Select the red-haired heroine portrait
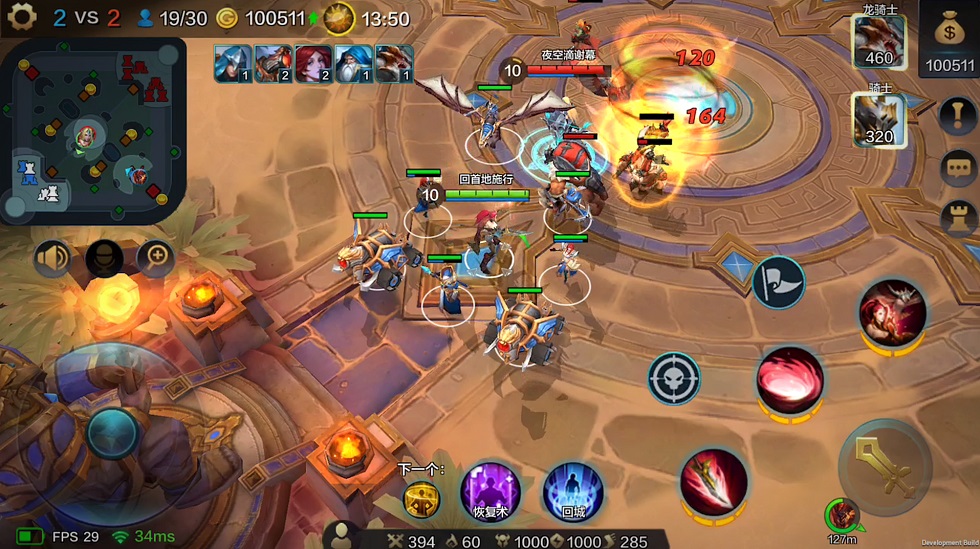The height and width of the screenshot is (549, 980). (313, 63)
